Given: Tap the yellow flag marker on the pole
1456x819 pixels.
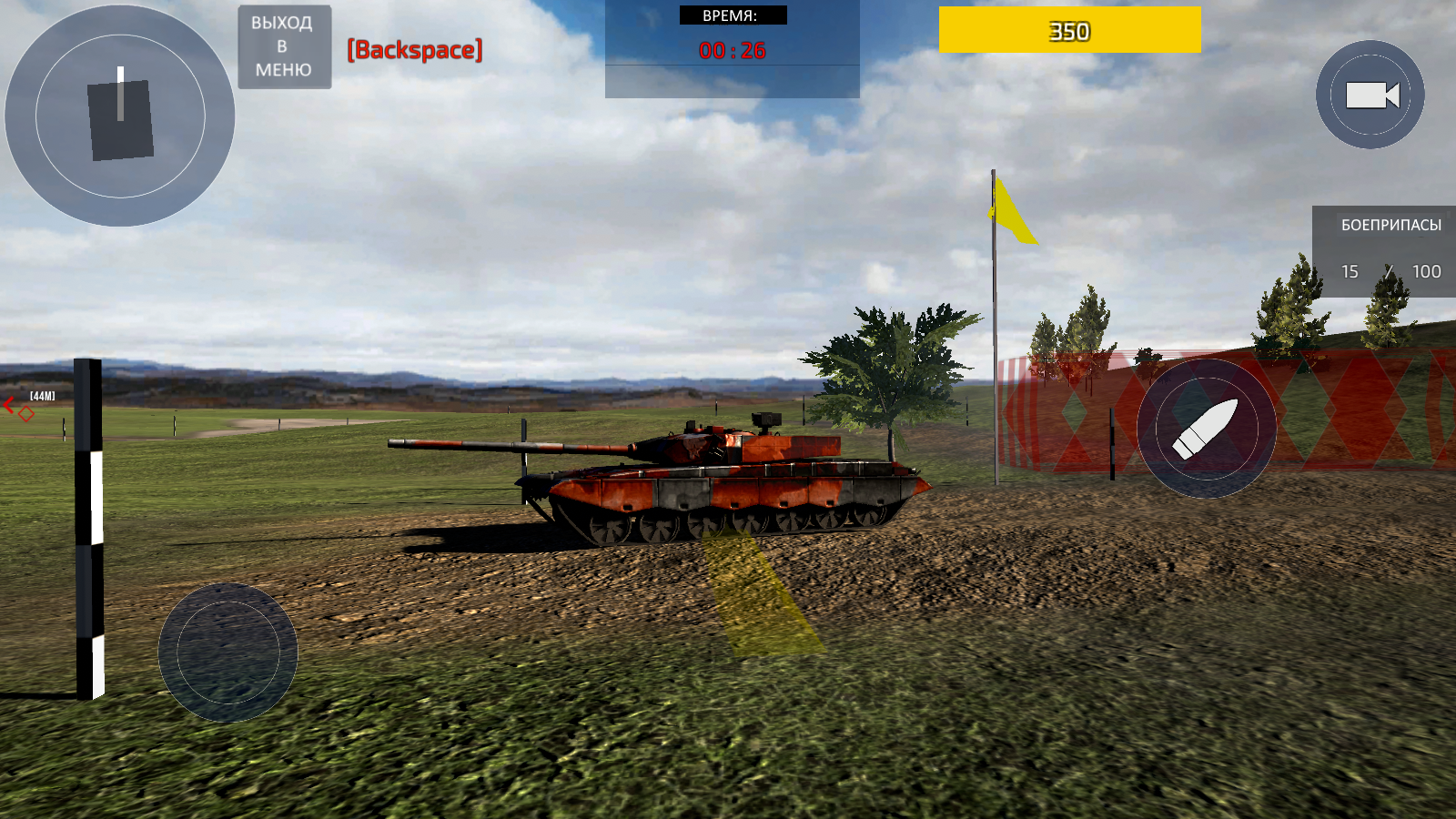Looking at the screenshot, I should point(1010,209).
